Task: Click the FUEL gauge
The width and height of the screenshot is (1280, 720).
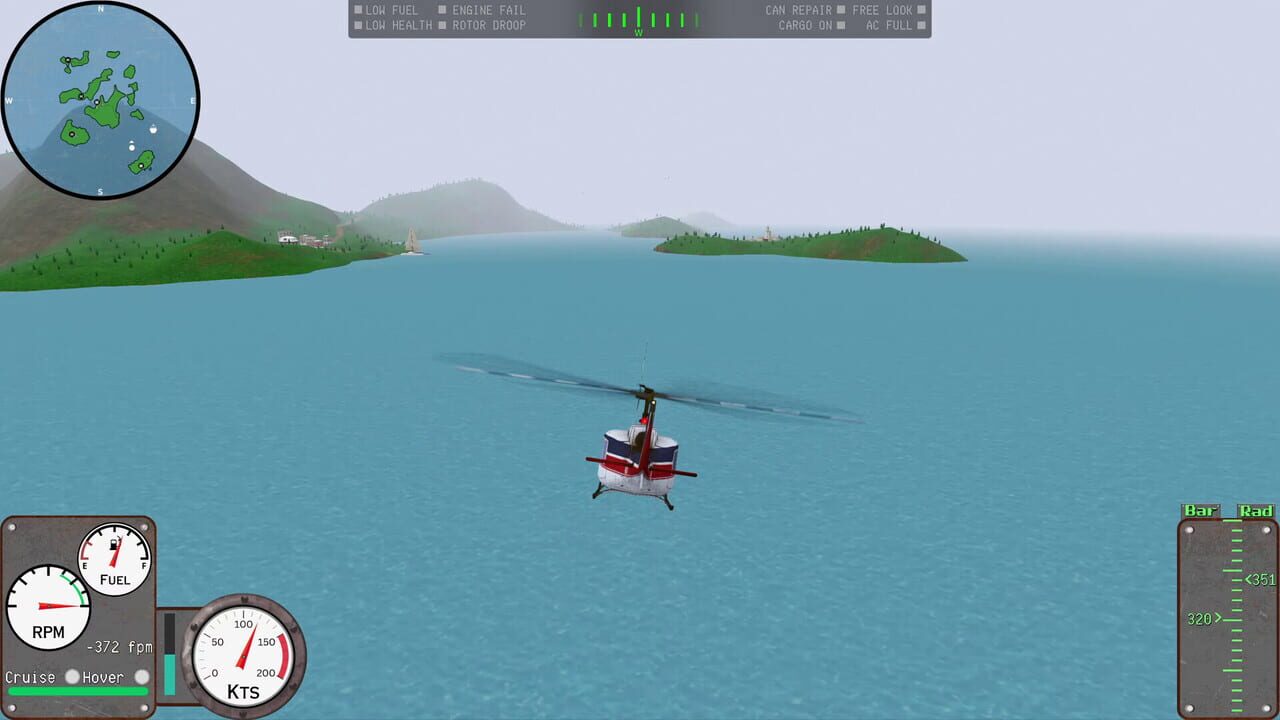Action: point(113,557)
